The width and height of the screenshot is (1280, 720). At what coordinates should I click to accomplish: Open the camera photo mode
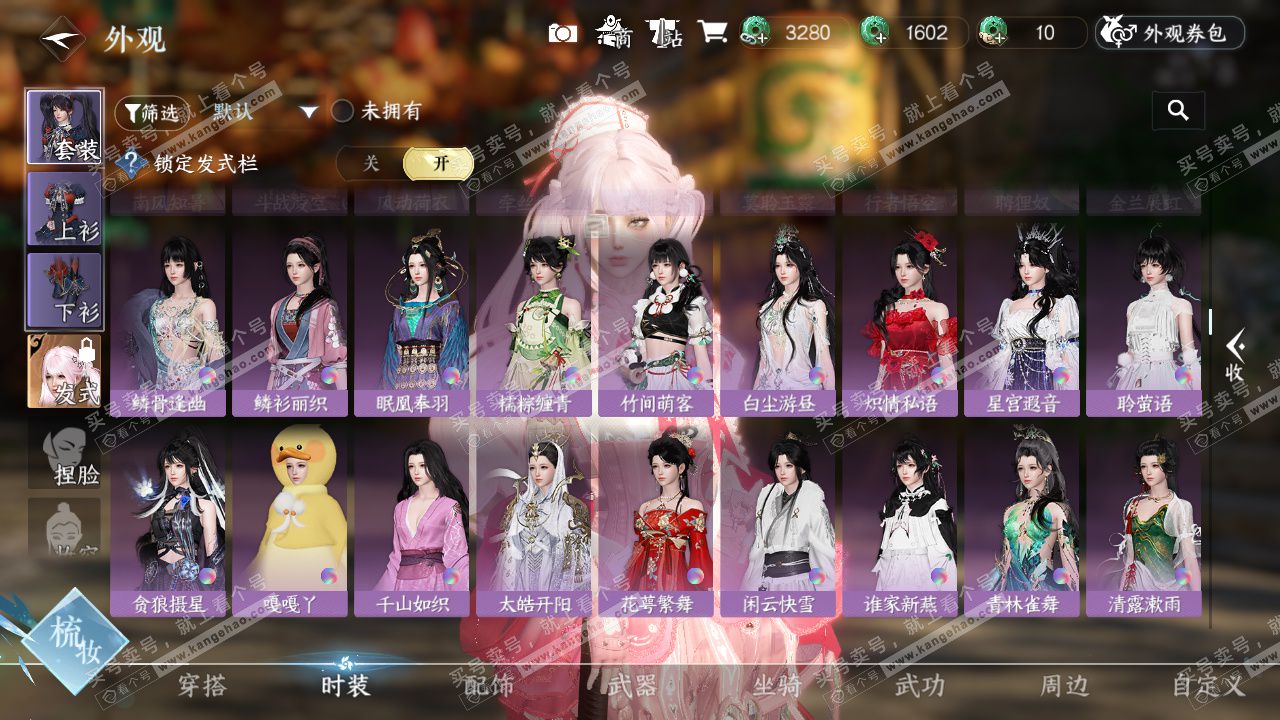click(x=563, y=33)
